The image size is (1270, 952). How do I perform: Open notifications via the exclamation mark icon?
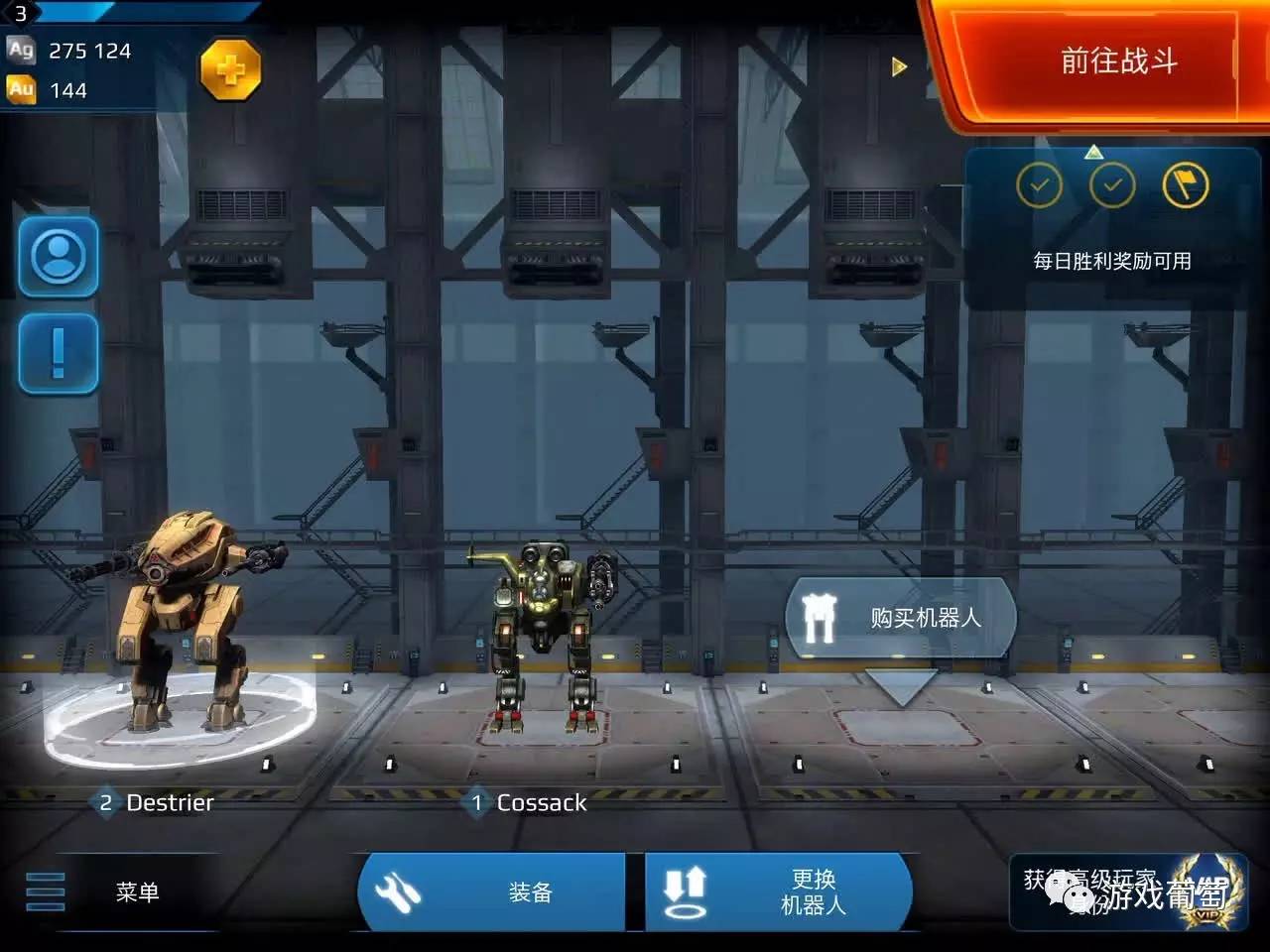(x=58, y=353)
